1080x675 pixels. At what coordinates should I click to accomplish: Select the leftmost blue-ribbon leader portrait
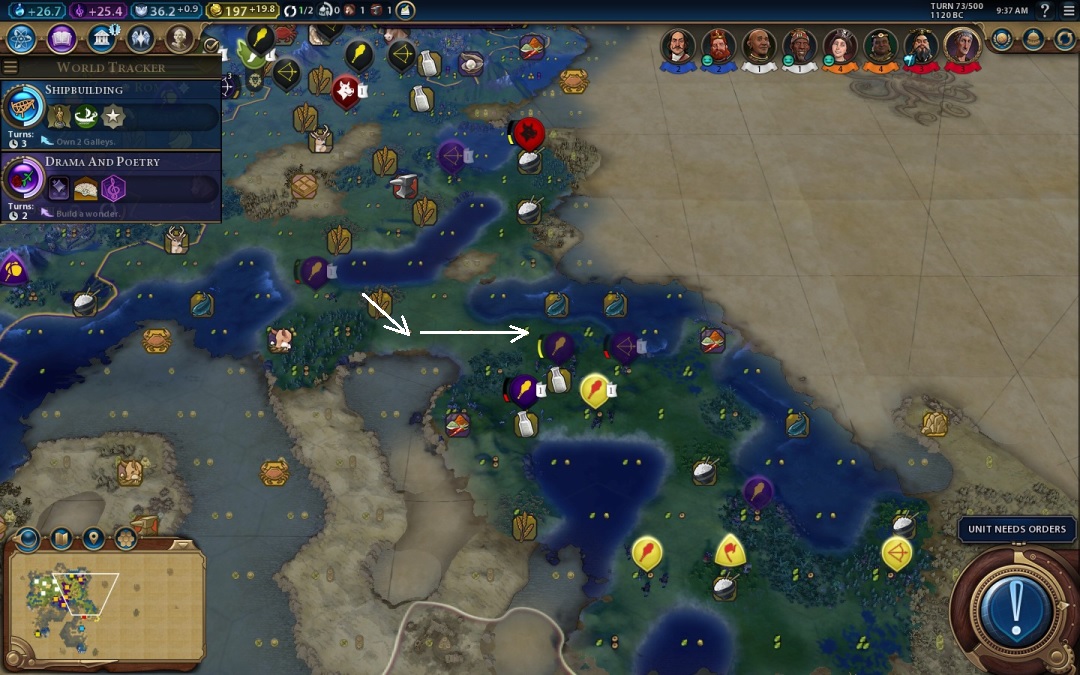click(x=677, y=46)
